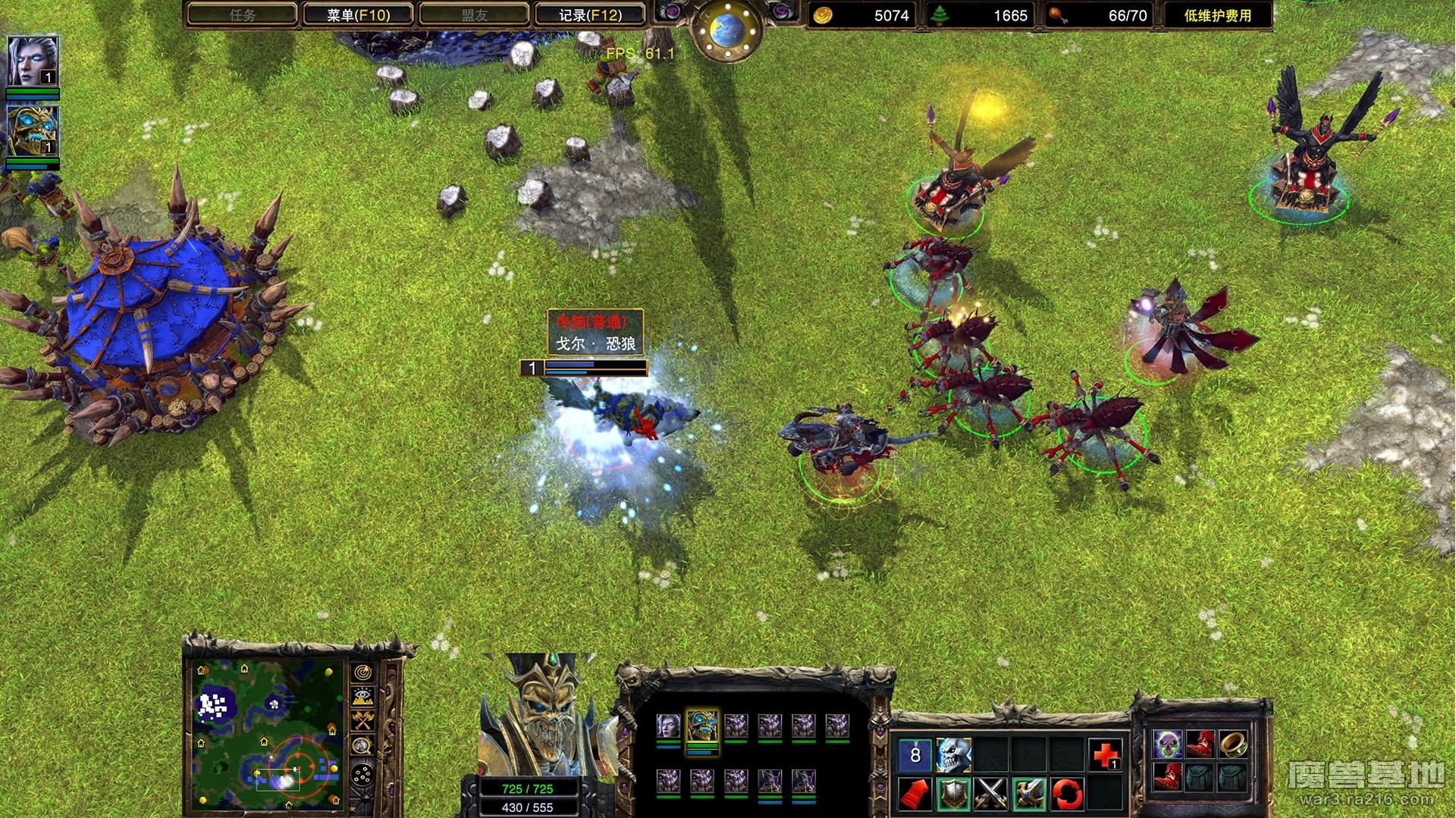Image resolution: width=1456 pixels, height=818 pixels.
Task: Activate the minimap signal ping button
Action: [363, 673]
